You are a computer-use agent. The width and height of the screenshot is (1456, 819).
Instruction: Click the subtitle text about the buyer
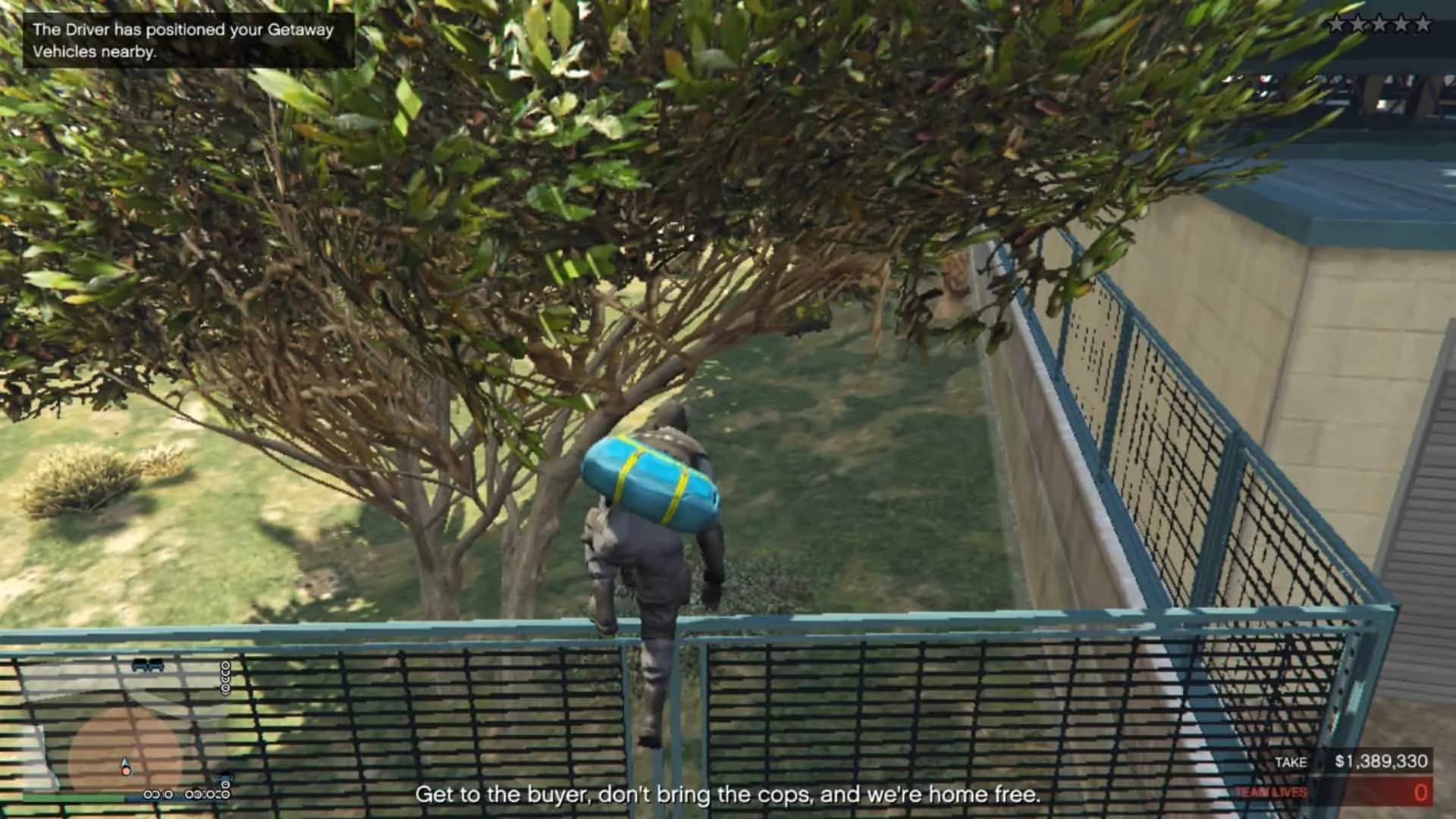click(x=728, y=796)
